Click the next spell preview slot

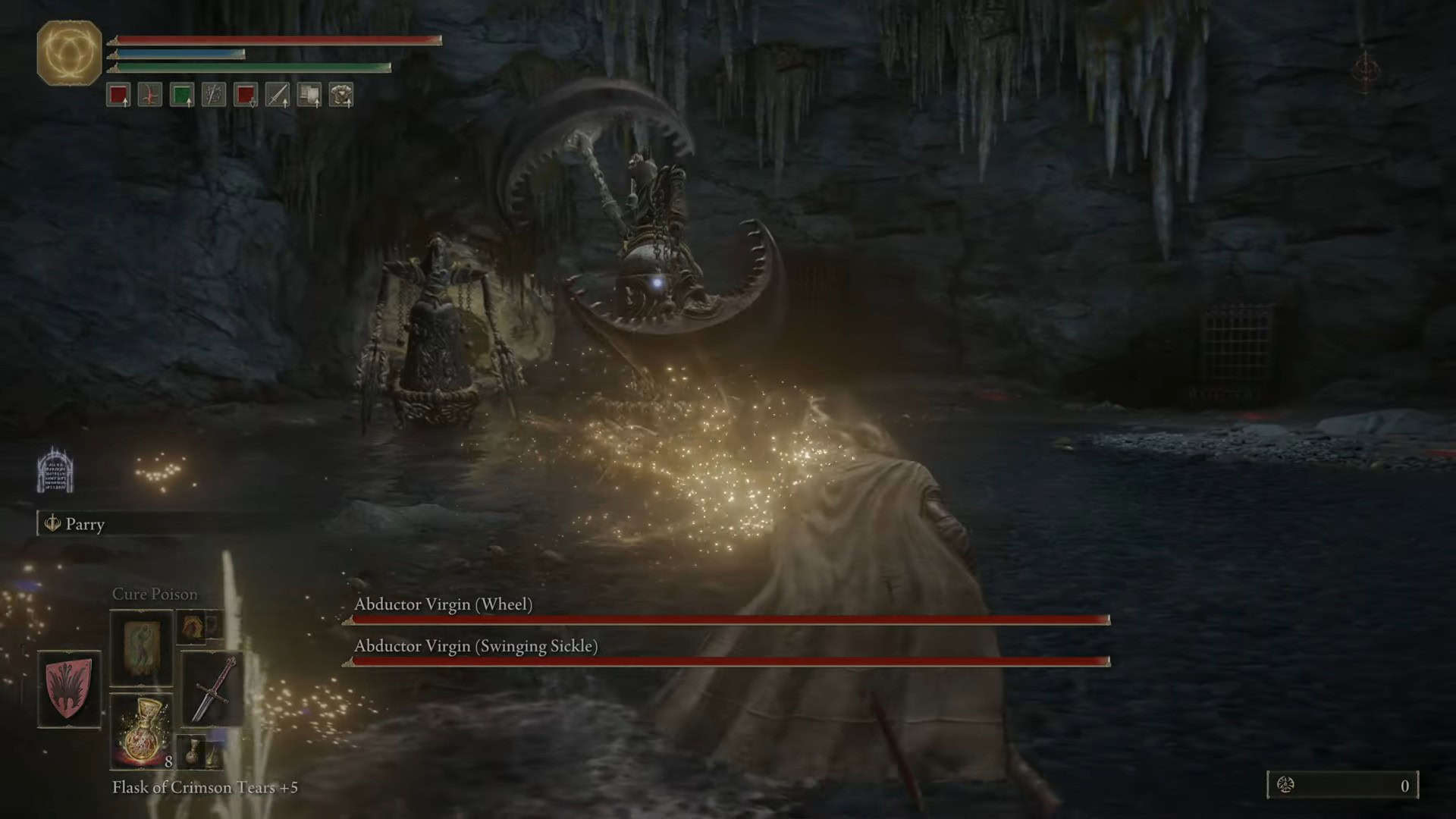coord(199,626)
